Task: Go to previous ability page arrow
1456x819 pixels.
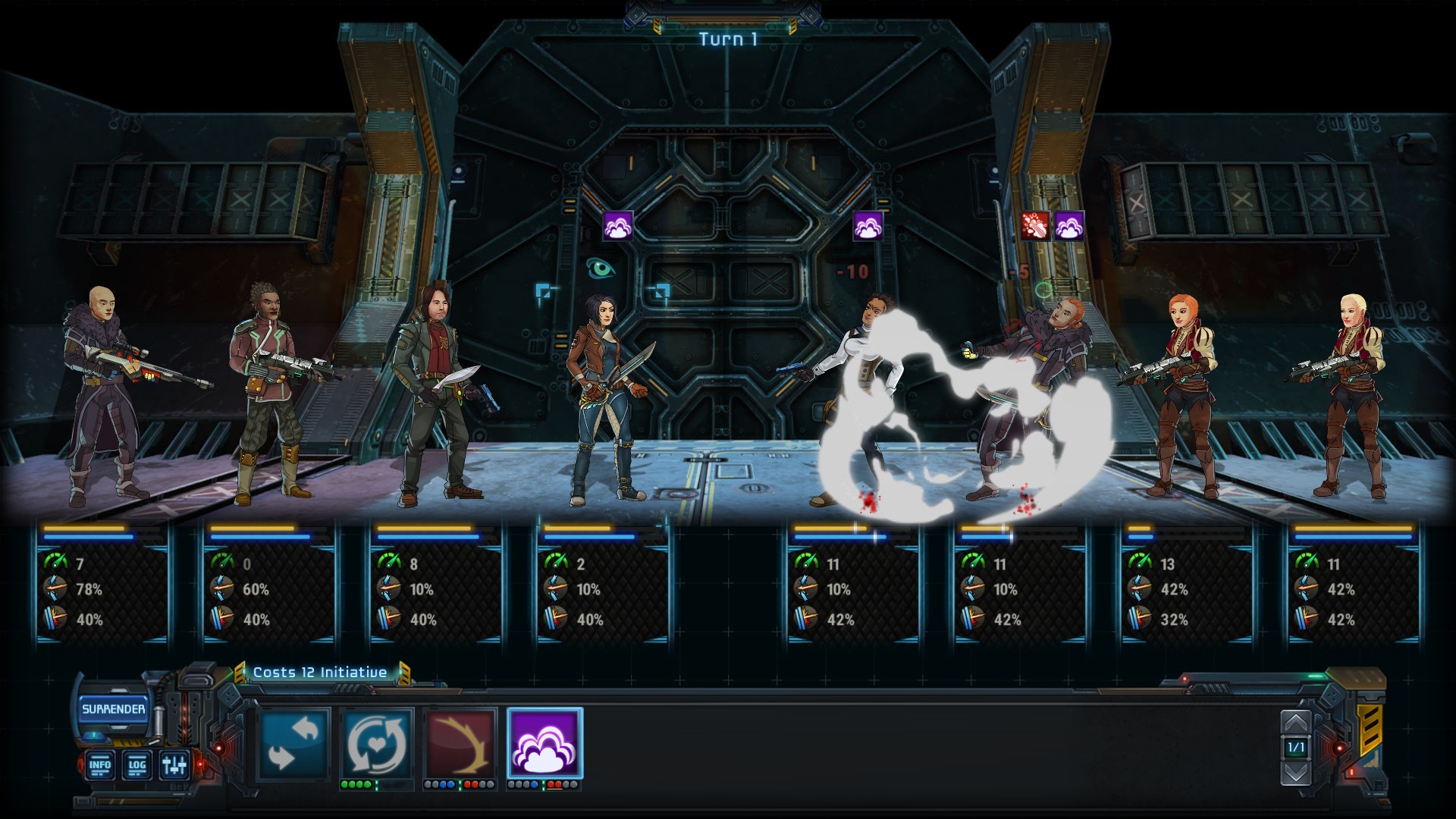Action: point(1295,722)
